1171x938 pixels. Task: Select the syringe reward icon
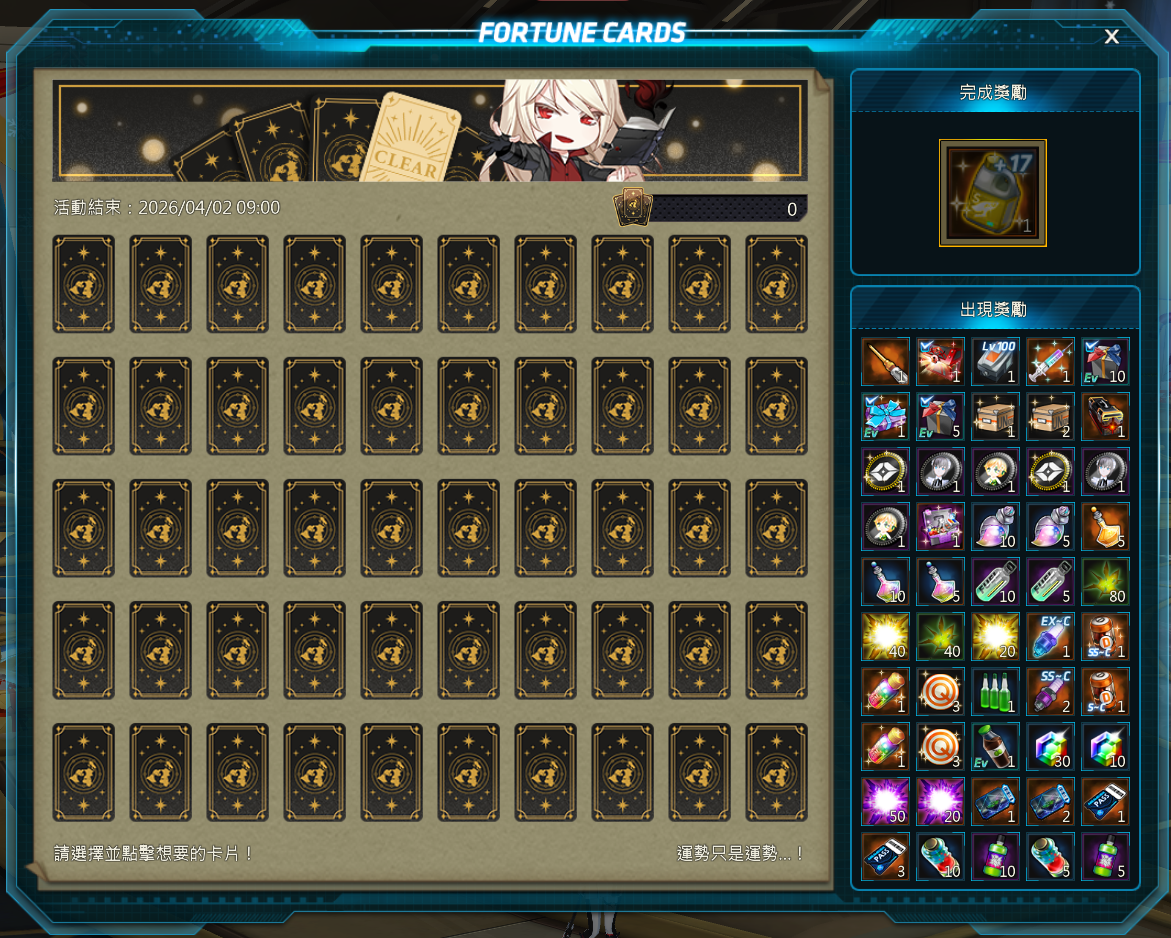[x=1050, y=361]
